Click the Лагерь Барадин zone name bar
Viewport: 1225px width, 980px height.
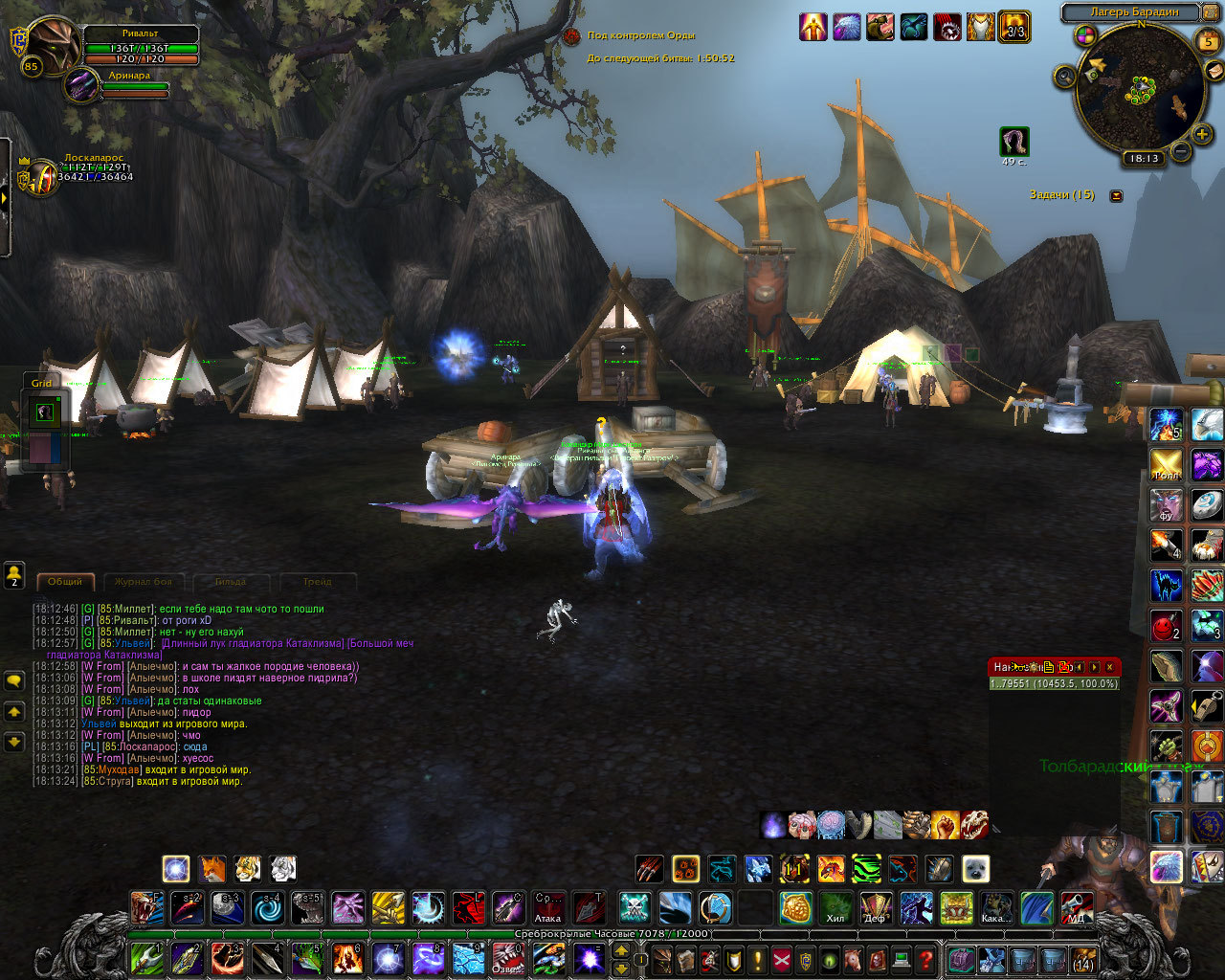click(1133, 12)
